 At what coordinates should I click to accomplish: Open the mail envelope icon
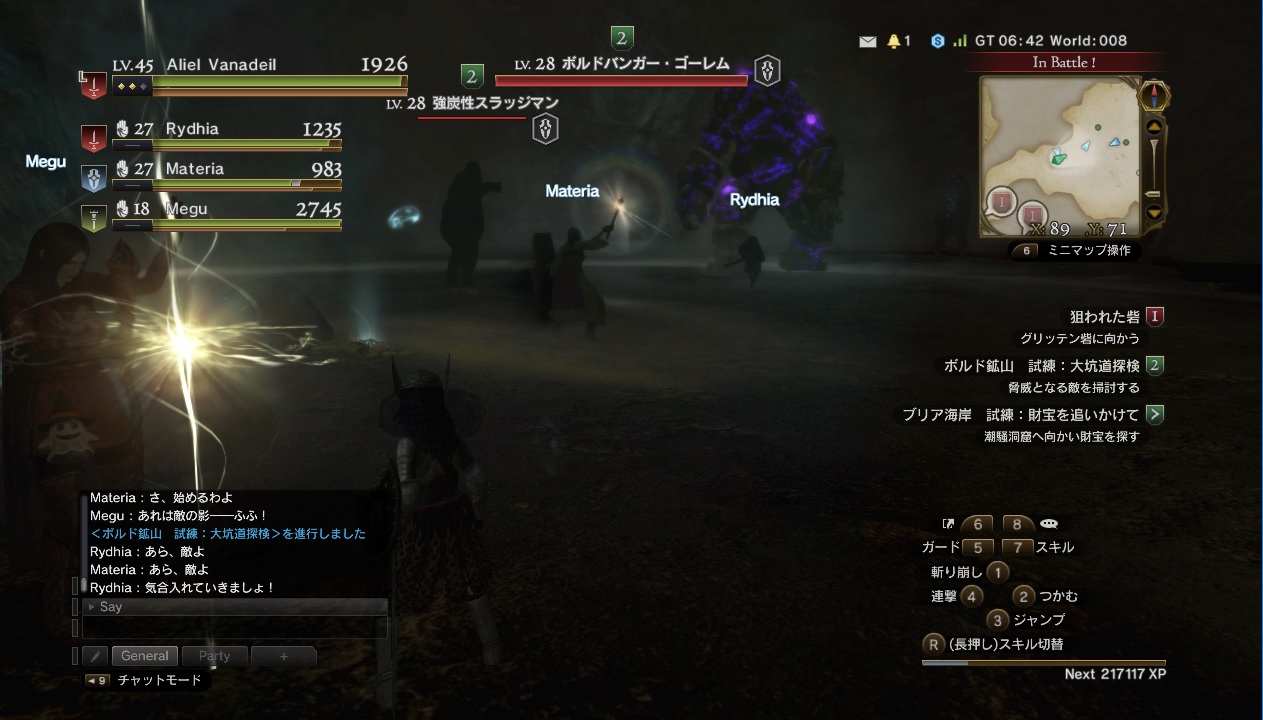867,41
